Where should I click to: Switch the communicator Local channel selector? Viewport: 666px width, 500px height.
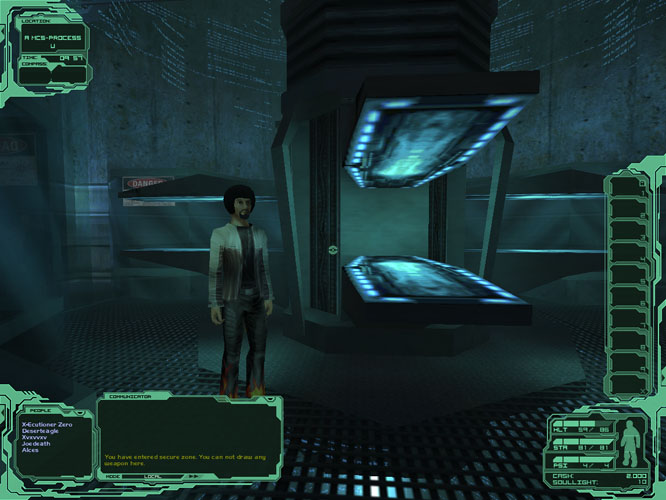click(154, 478)
